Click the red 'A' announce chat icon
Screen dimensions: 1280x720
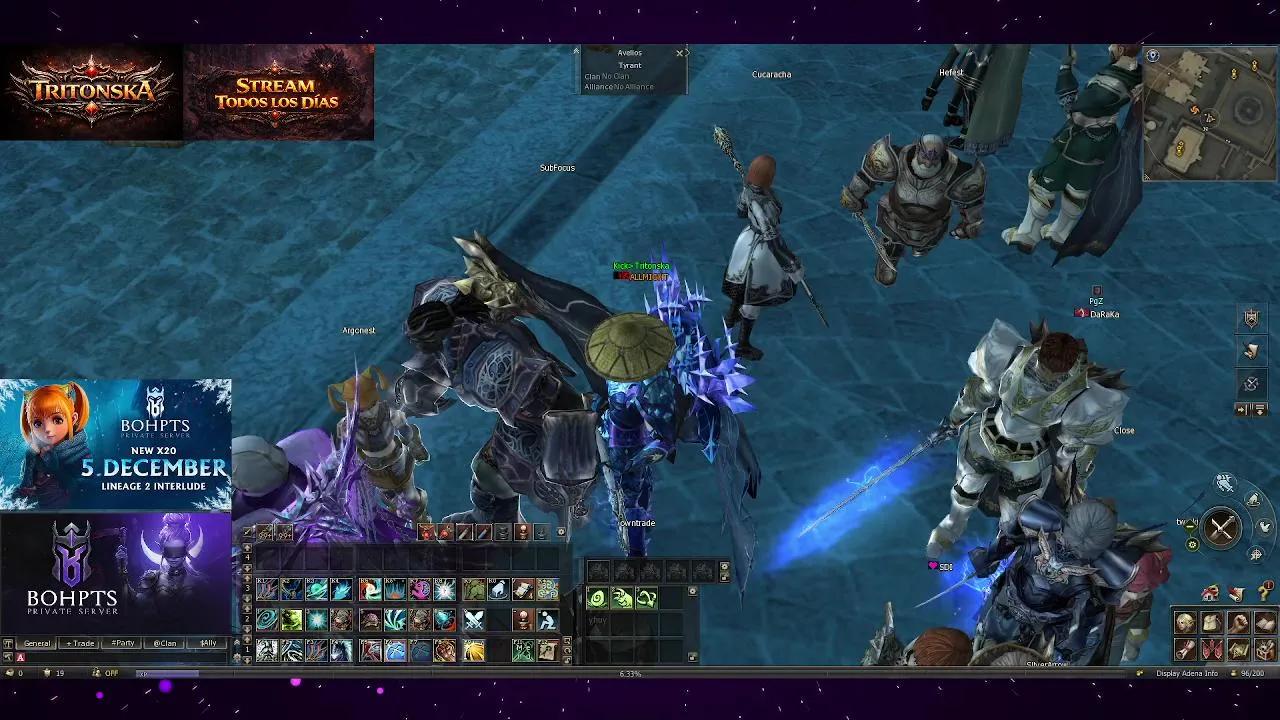pos(20,656)
